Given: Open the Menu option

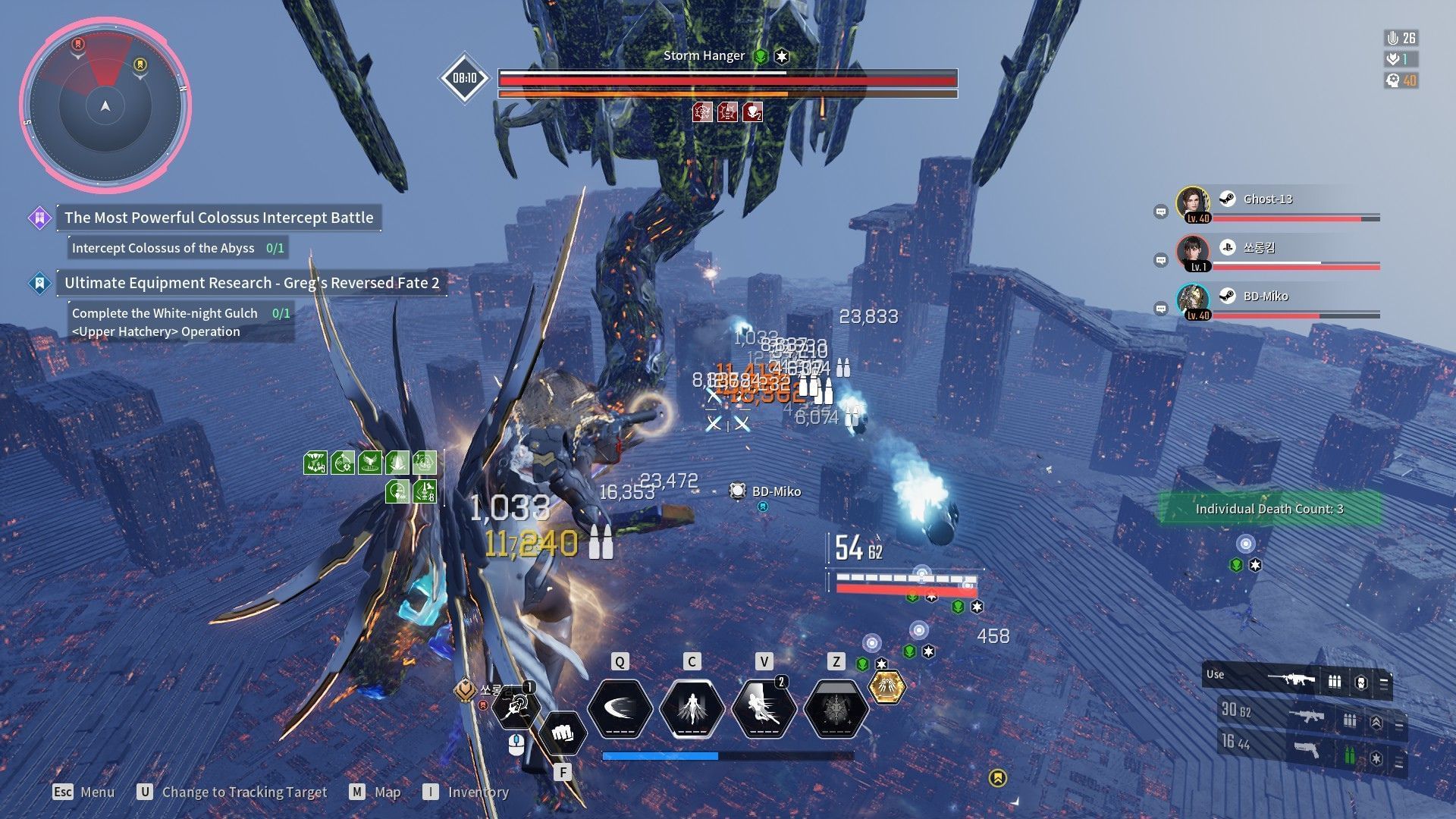Looking at the screenshot, I should [83, 792].
